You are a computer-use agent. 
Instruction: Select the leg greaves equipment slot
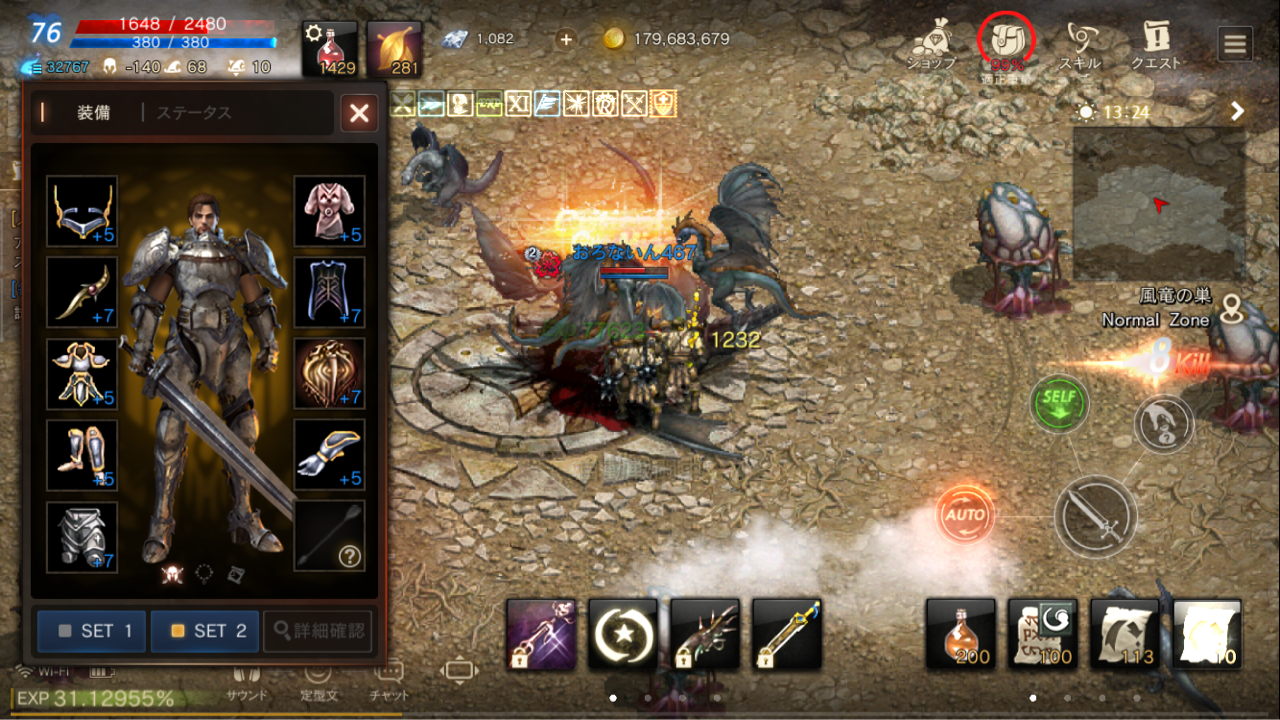point(82,455)
